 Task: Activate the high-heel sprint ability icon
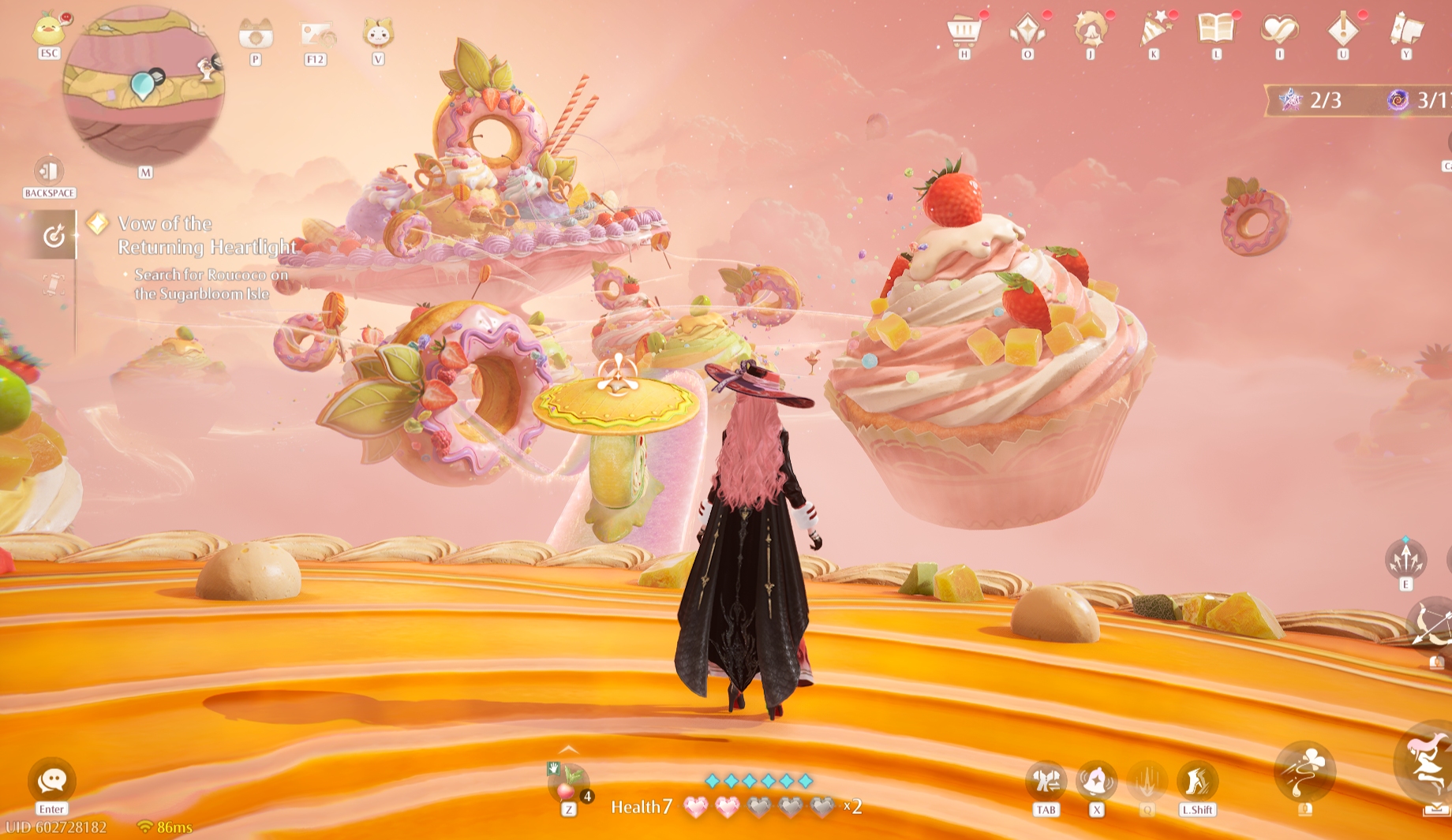(x=1197, y=782)
